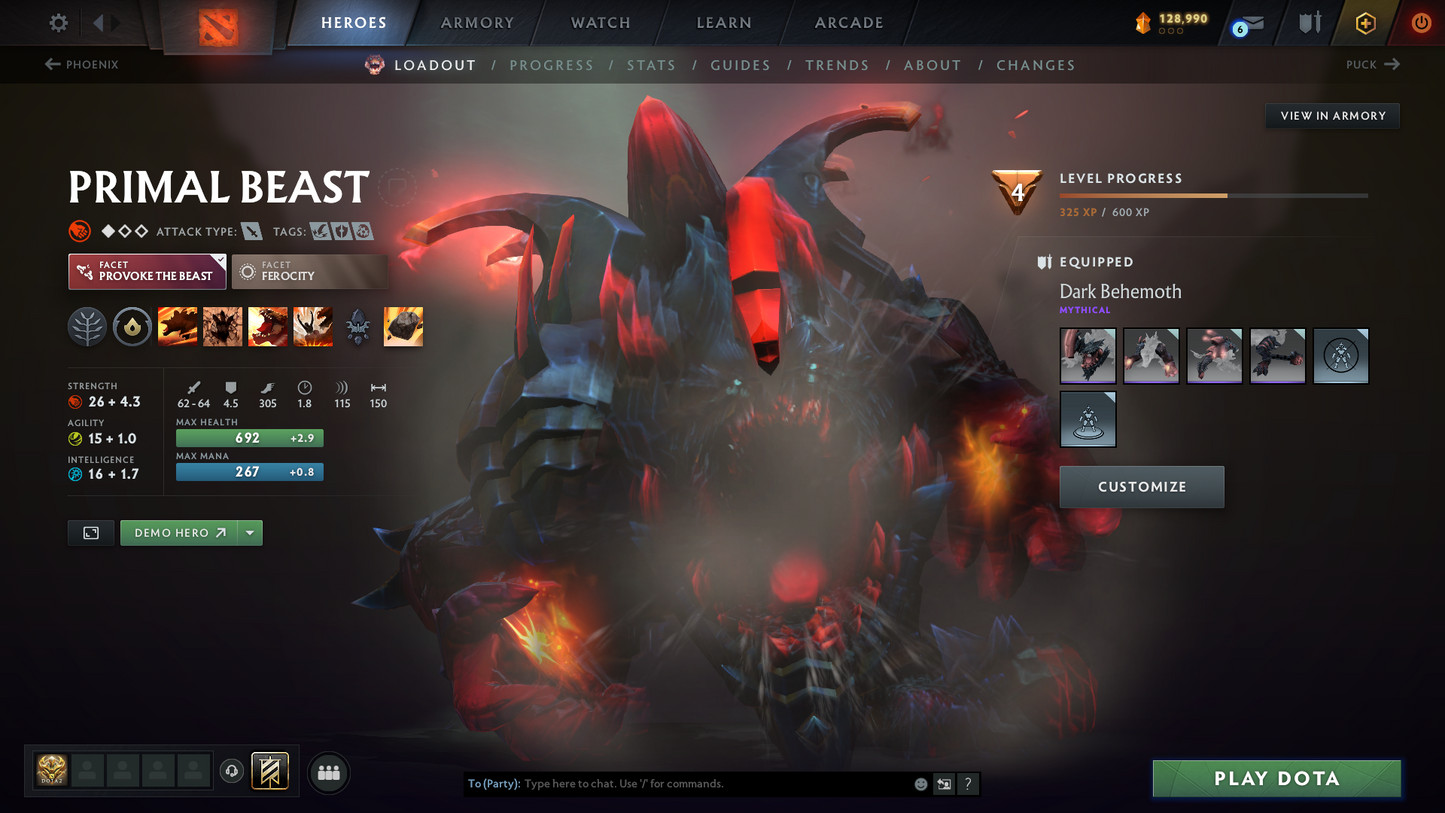Switch to the Ferocity facet
Viewport: 1445px width, 813px height.
pos(309,271)
